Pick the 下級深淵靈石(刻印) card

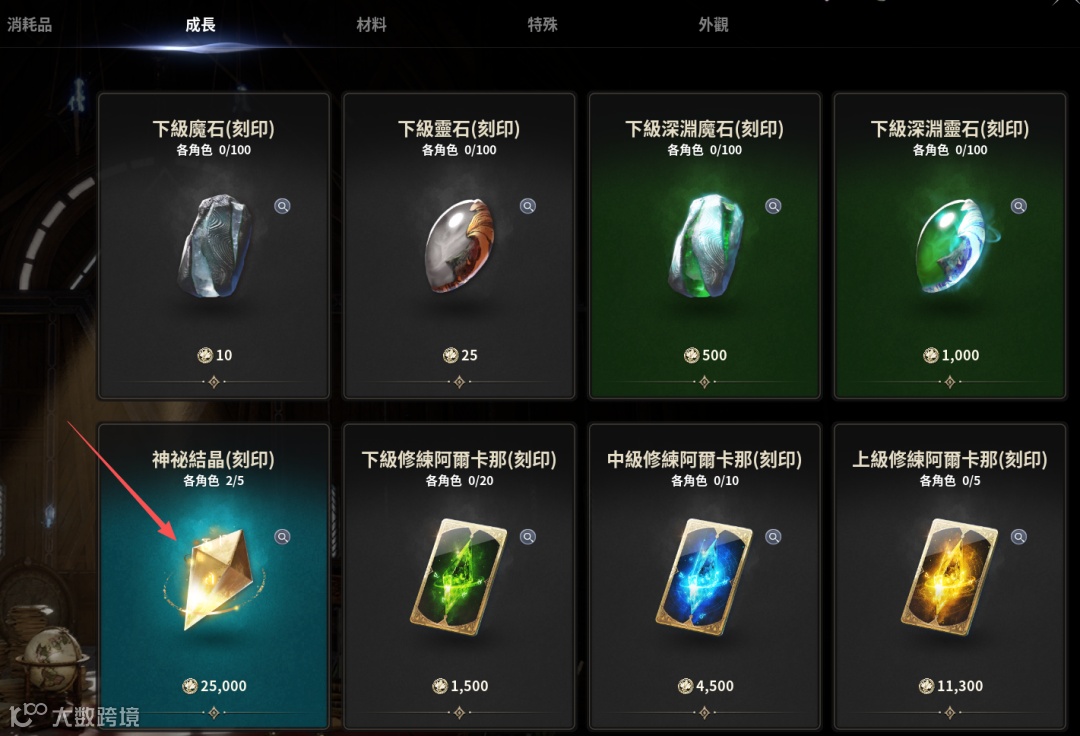pos(949,245)
